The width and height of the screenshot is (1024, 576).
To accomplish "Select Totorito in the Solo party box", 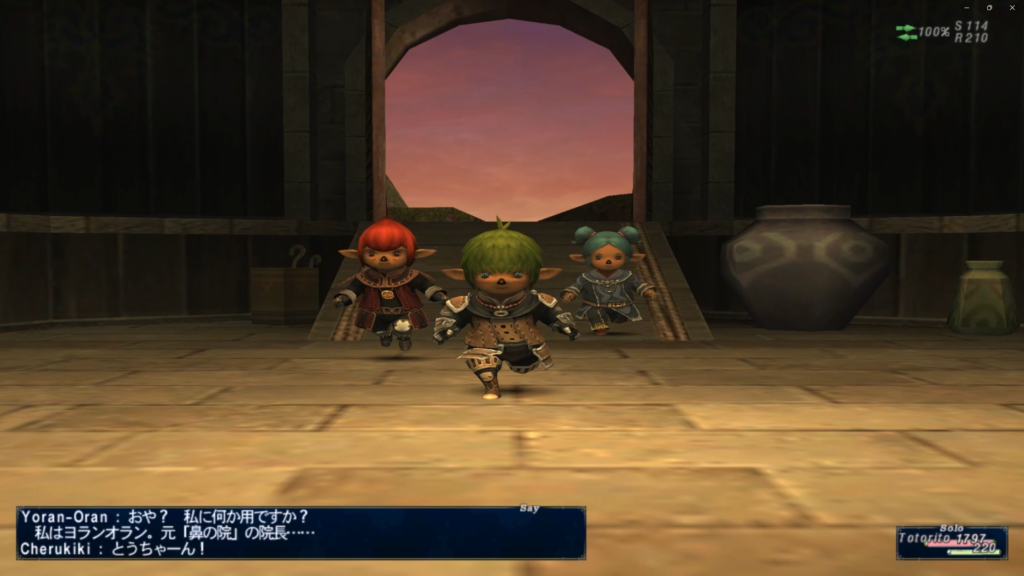I will (926, 538).
